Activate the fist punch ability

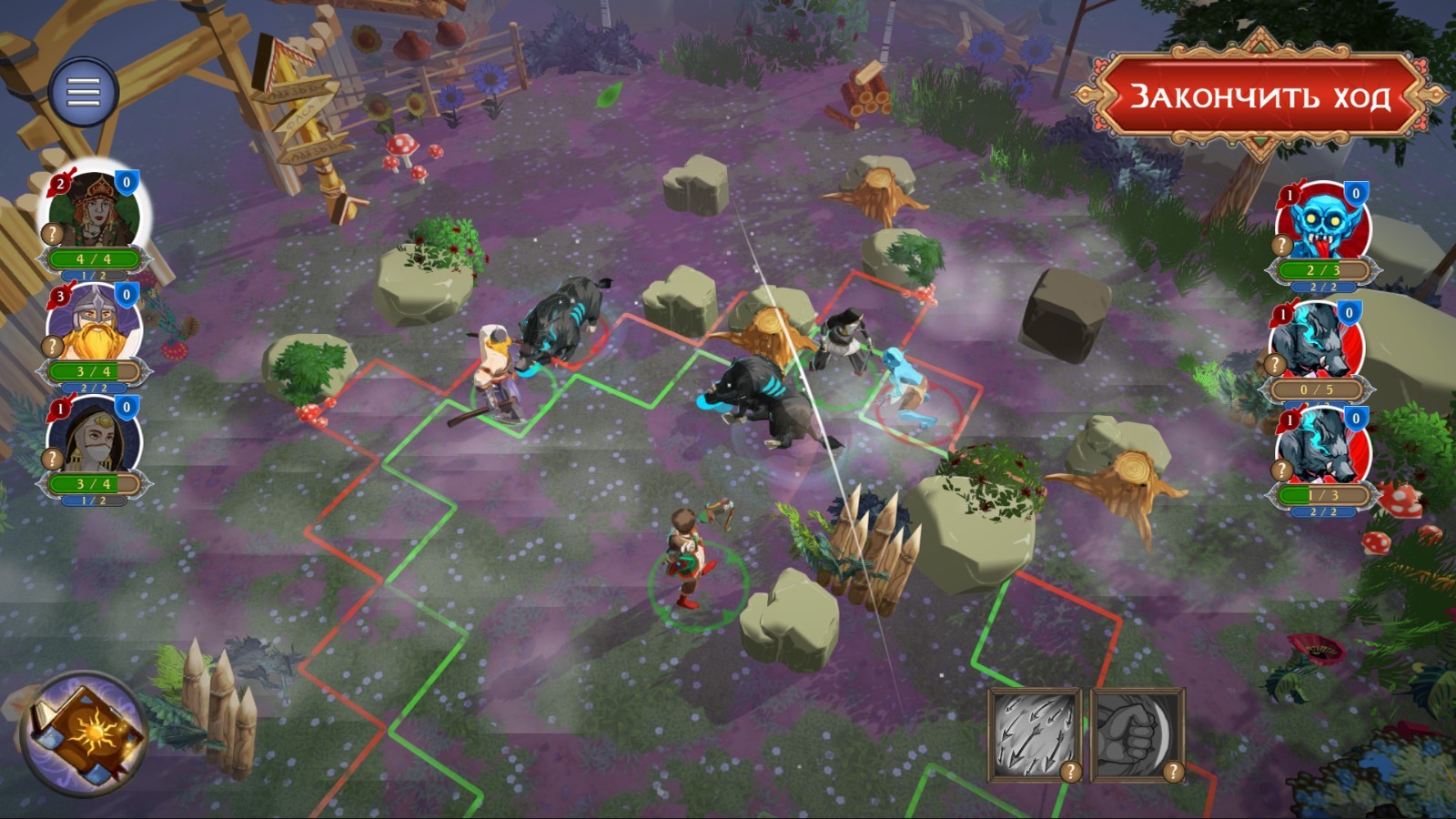coord(1136,733)
